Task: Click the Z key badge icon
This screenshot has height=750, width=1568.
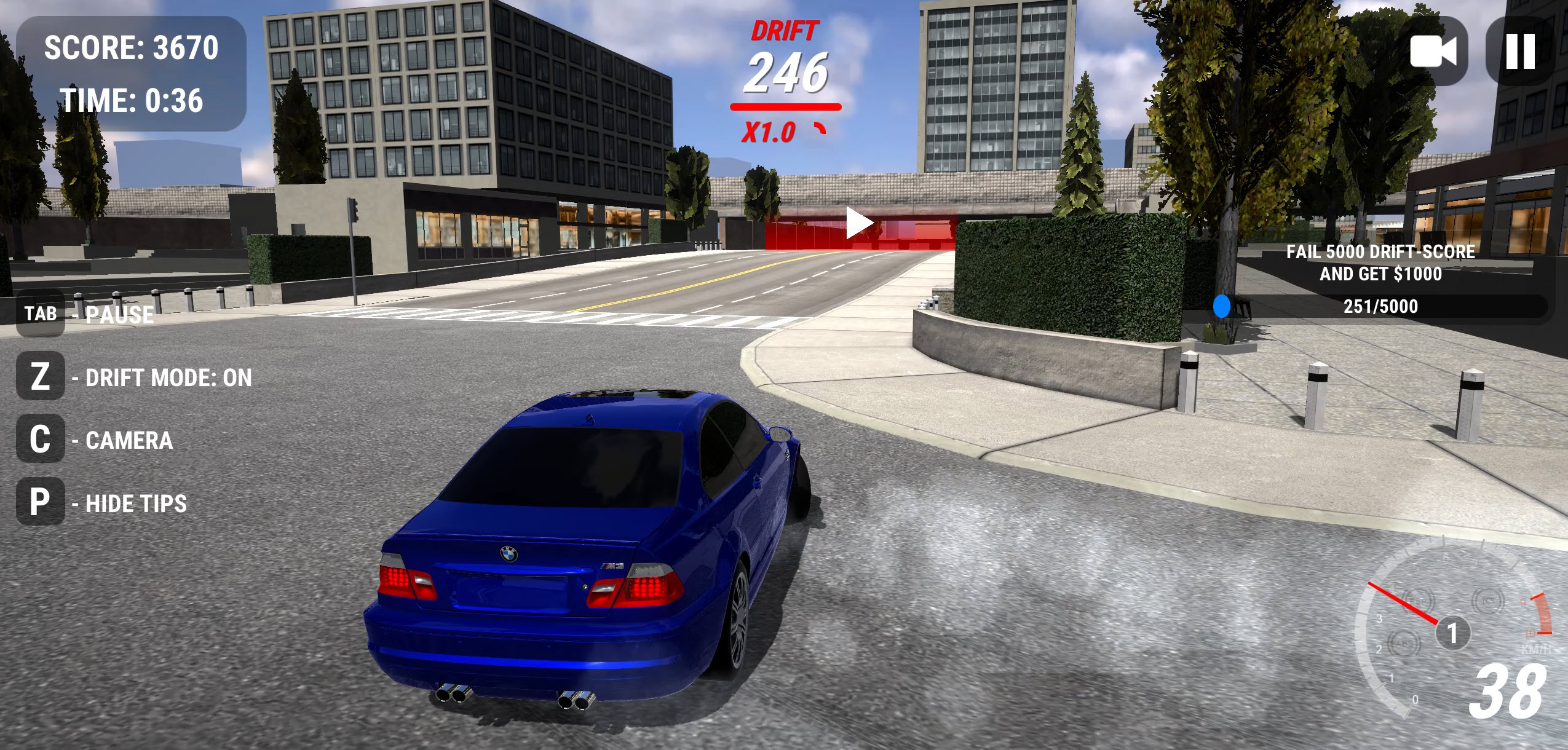Action: coord(40,377)
